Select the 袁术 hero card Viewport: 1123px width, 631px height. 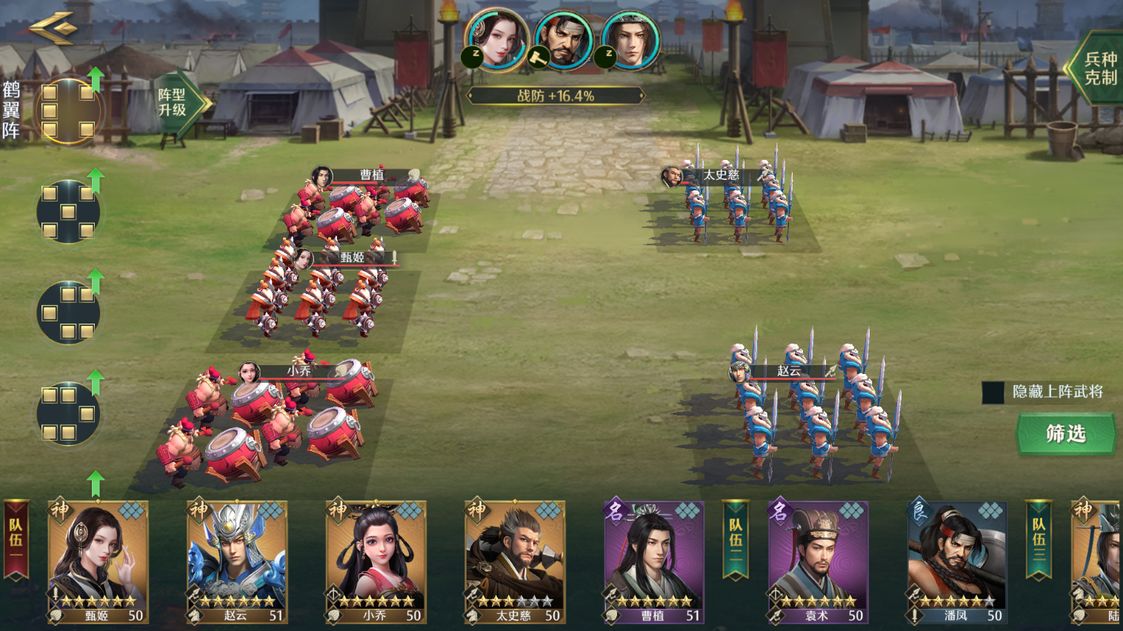point(818,562)
